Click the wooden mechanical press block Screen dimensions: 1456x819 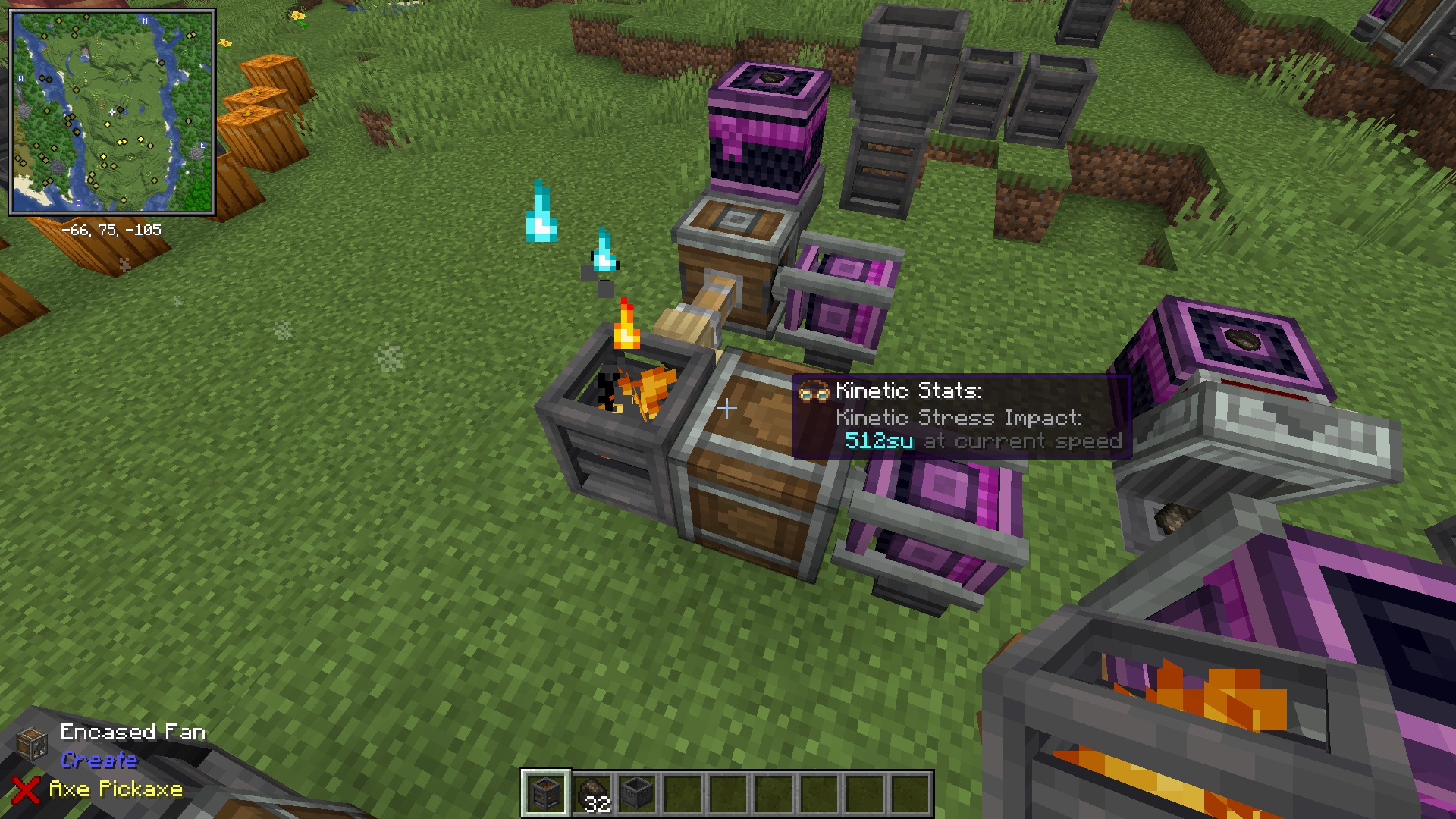[728, 250]
